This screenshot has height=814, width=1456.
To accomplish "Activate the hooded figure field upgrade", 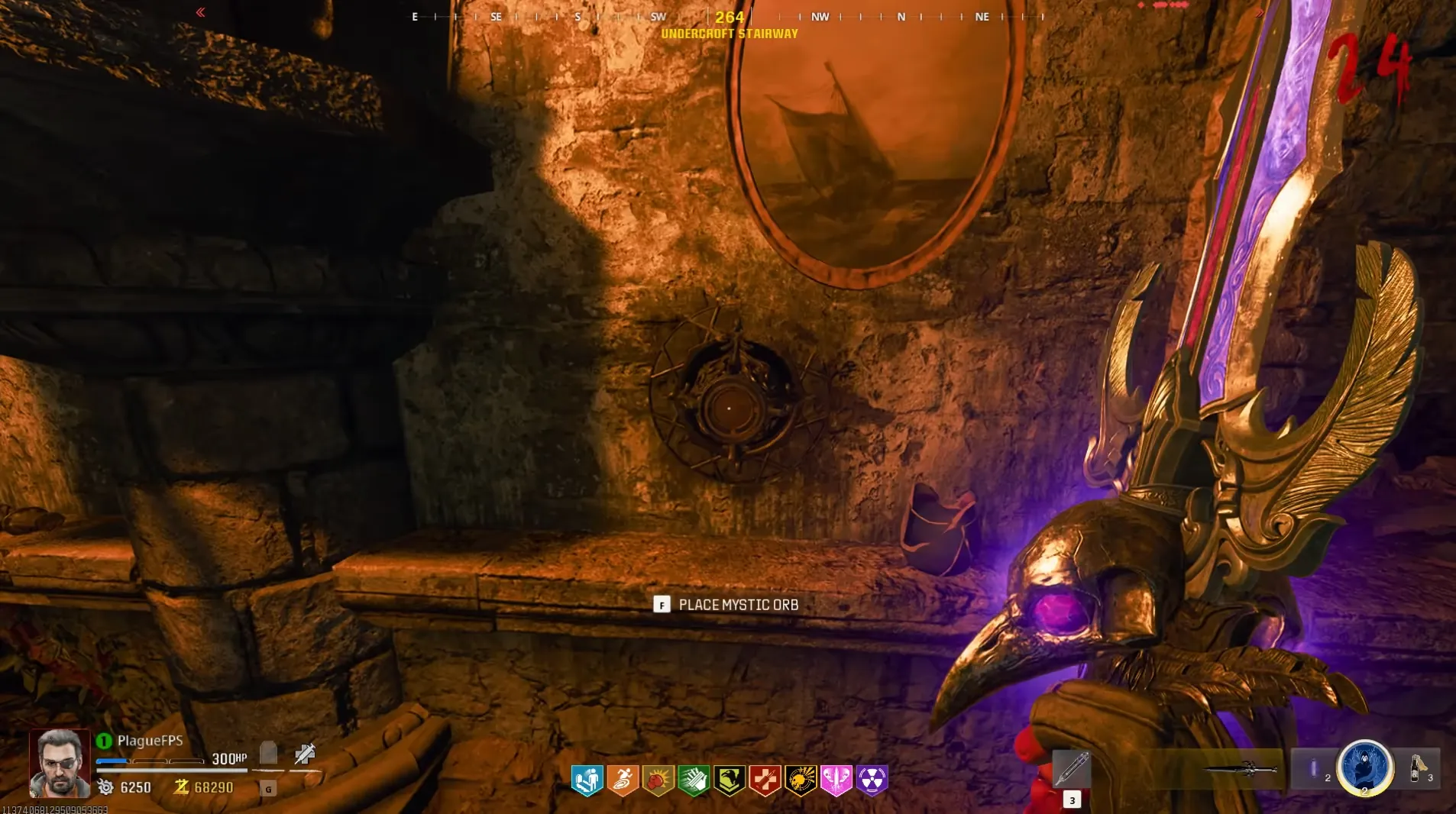I will 1364,767.
